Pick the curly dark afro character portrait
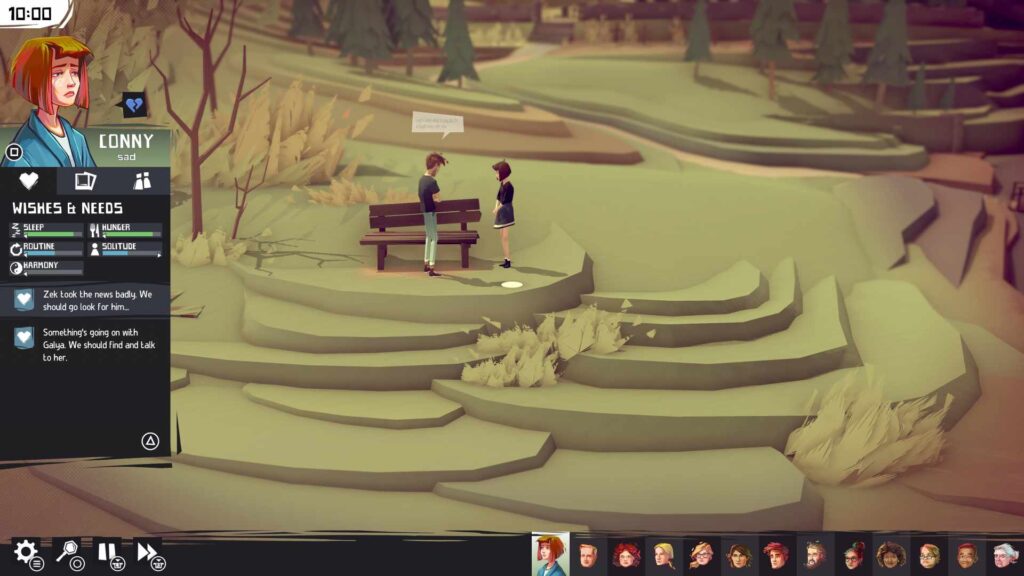1024x576 pixels. [890, 554]
